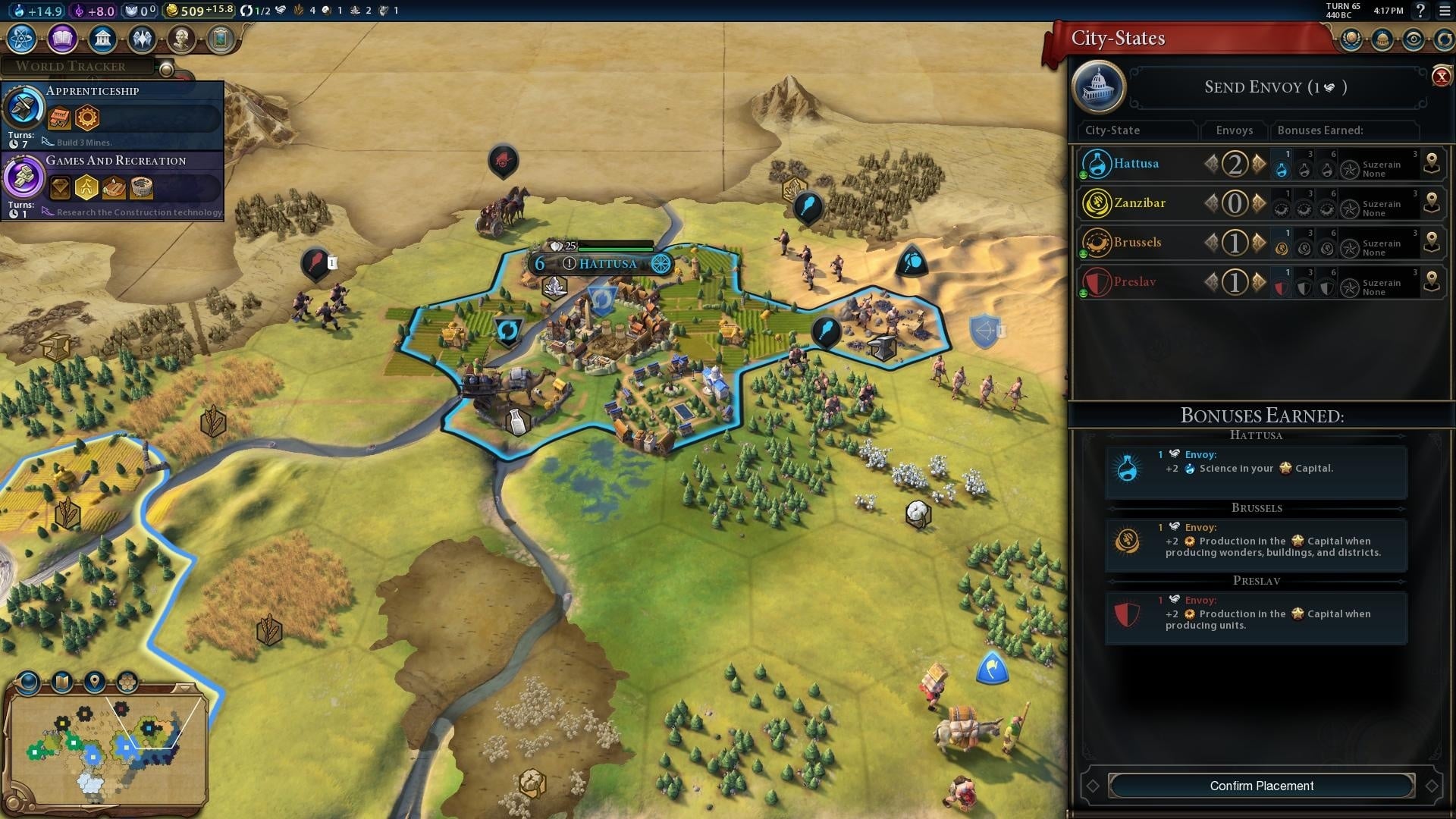Remove an envoy from Hattusa

click(x=1211, y=164)
